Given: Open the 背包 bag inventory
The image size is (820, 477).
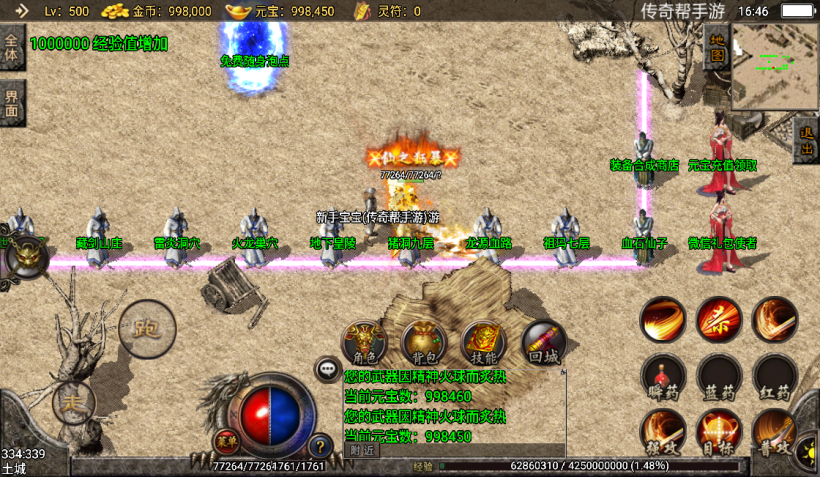Looking at the screenshot, I should pos(425,342).
